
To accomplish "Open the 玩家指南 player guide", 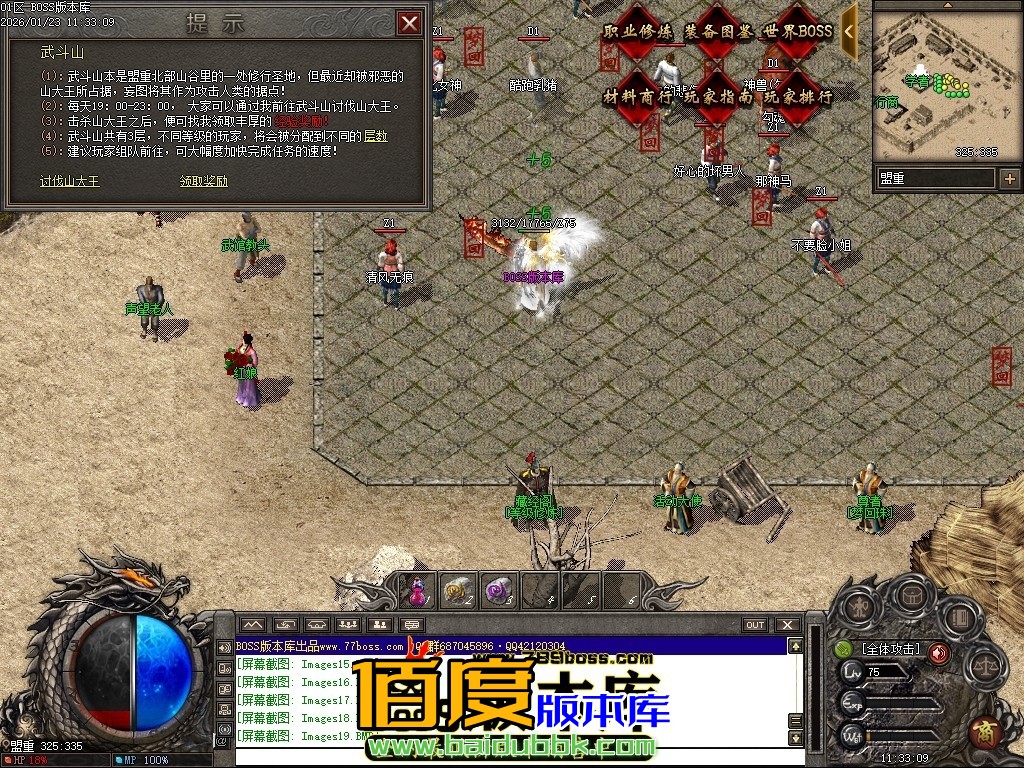I will (718, 97).
